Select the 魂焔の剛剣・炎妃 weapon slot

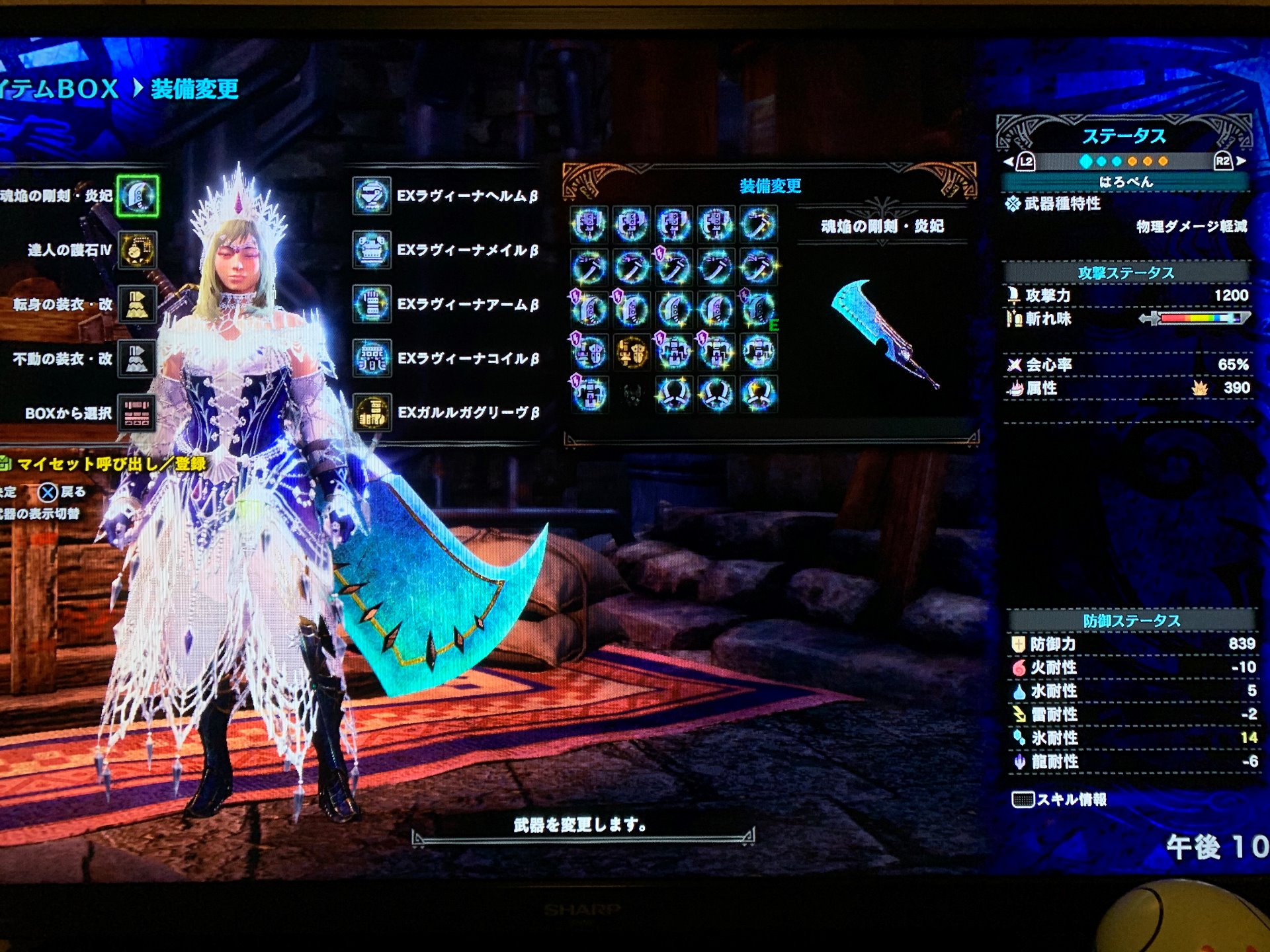(x=138, y=196)
